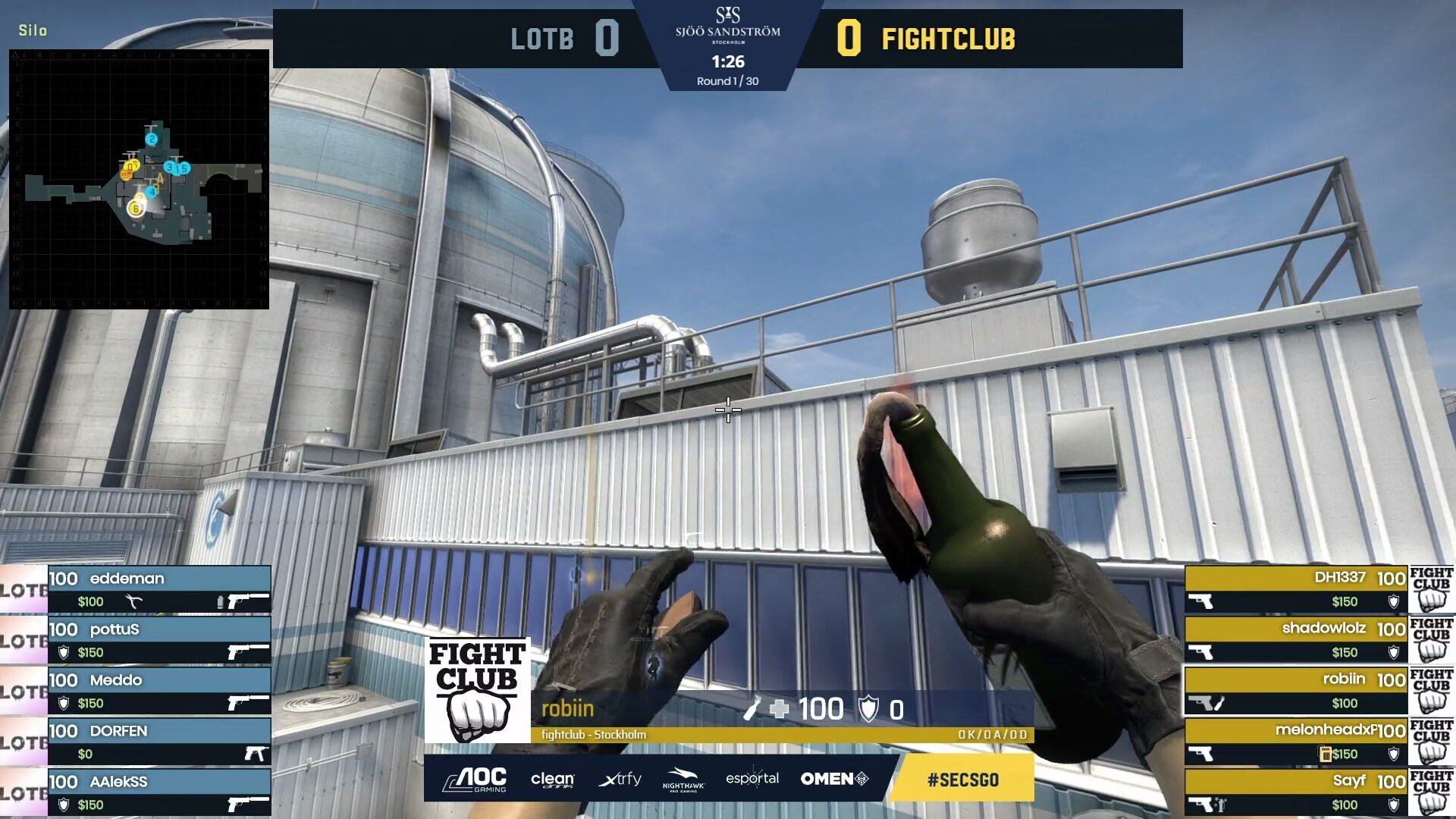The width and height of the screenshot is (1456, 819).
Task: Click the OMEN sponsor logo
Action: point(834,779)
